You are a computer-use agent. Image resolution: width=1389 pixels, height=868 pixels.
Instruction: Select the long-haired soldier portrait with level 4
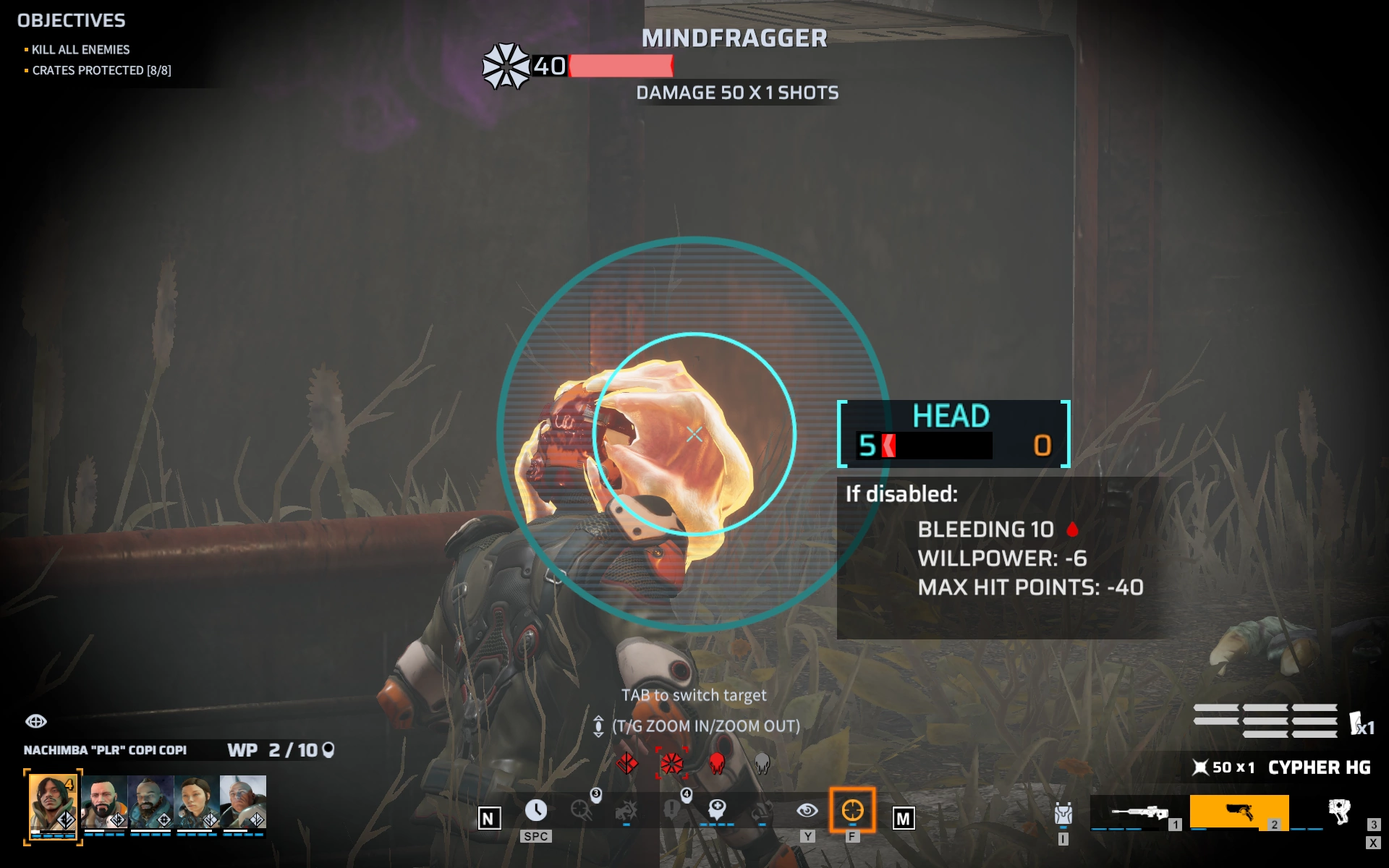coord(52,804)
